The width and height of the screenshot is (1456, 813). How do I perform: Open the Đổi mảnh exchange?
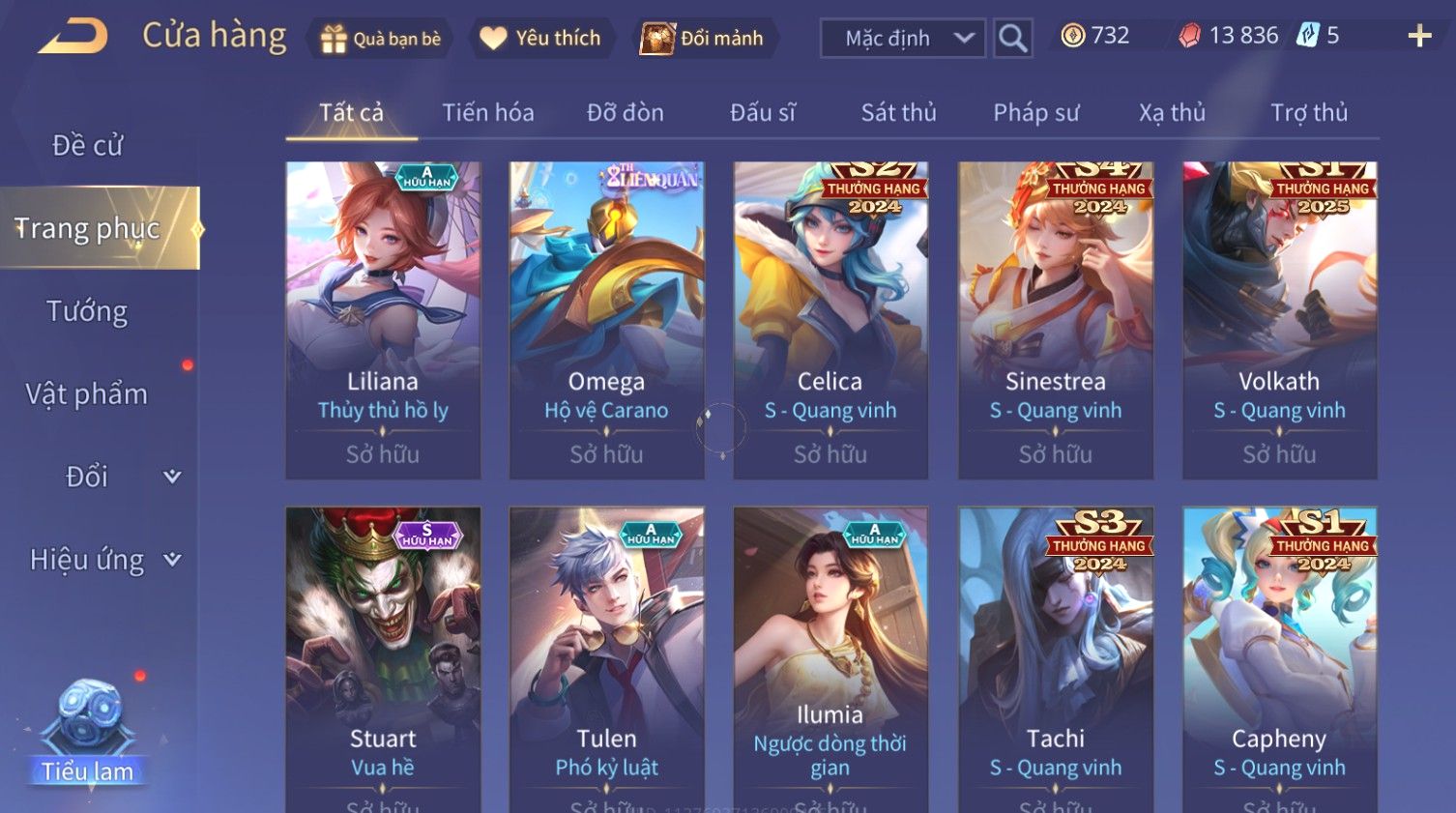coord(703,39)
